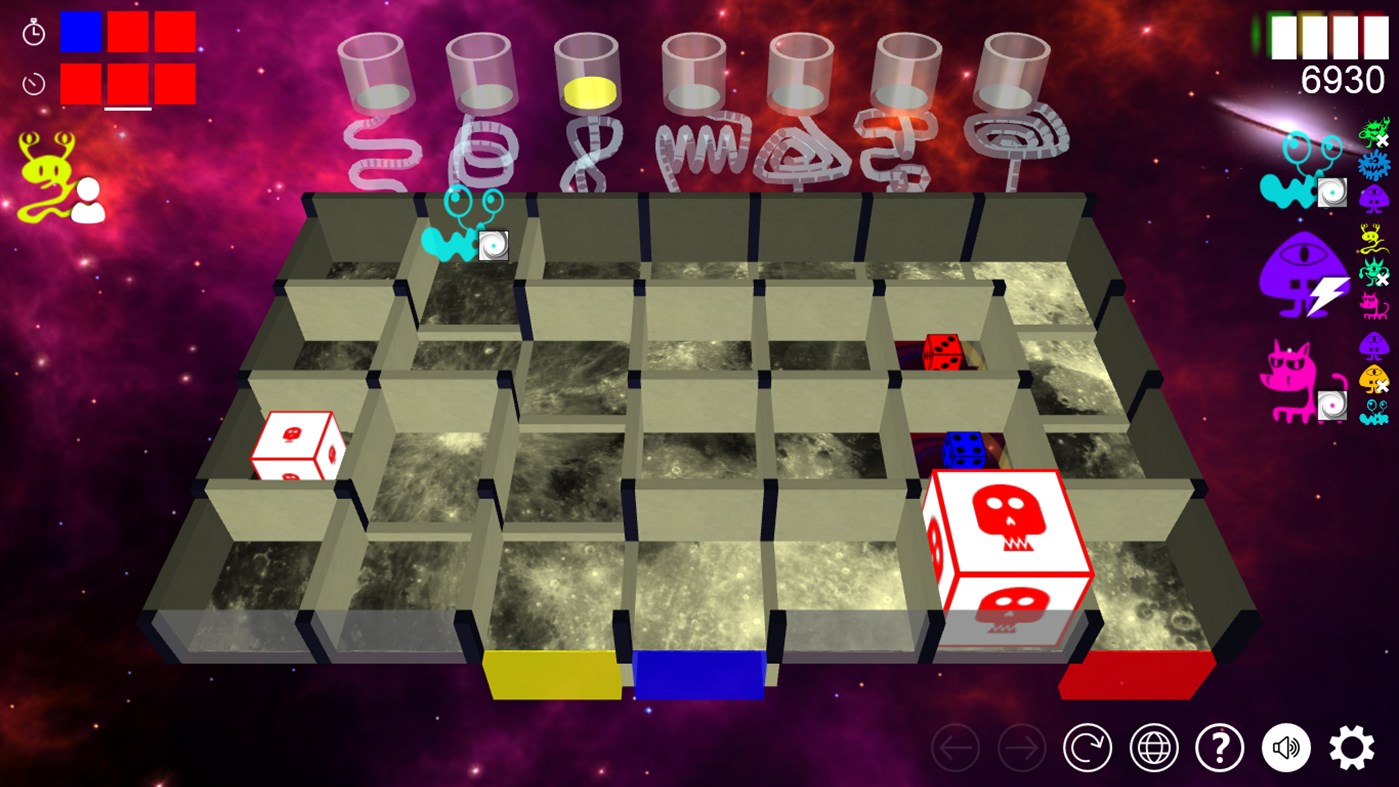Click the blue spiky virus creature icon

click(x=1372, y=165)
